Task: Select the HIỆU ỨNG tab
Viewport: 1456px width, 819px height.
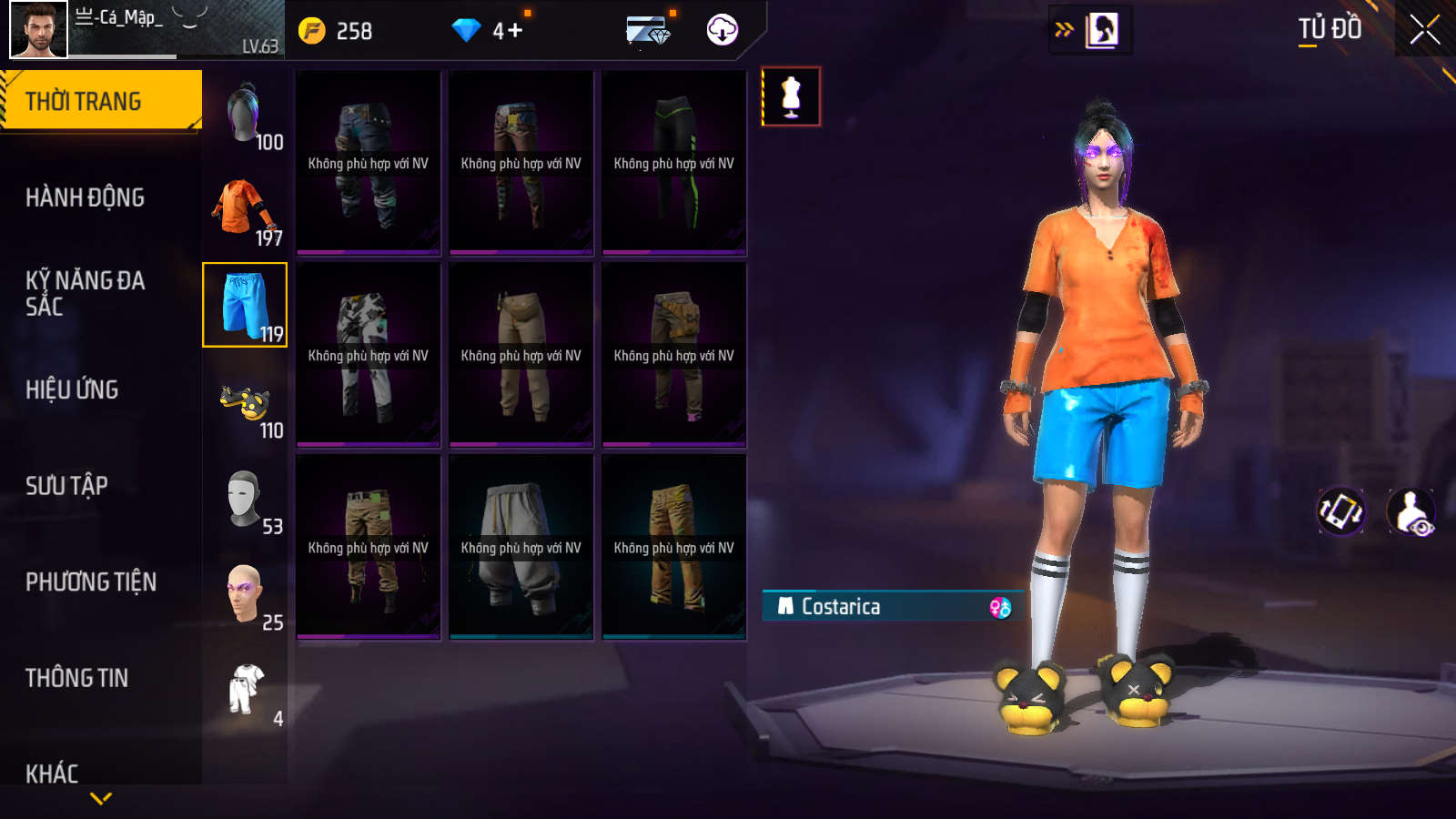Action: pyautogui.click(x=72, y=389)
